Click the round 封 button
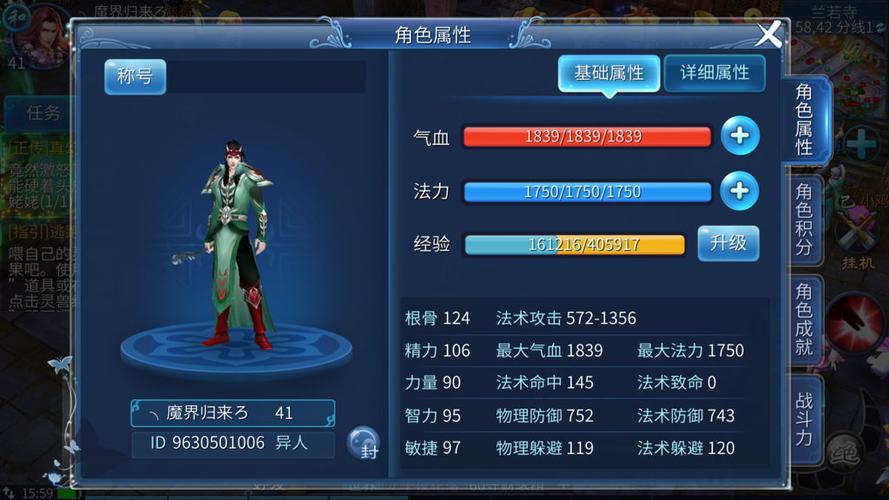Image resolution: width=889 pixels, height=500 pixels. pos(363,442)
